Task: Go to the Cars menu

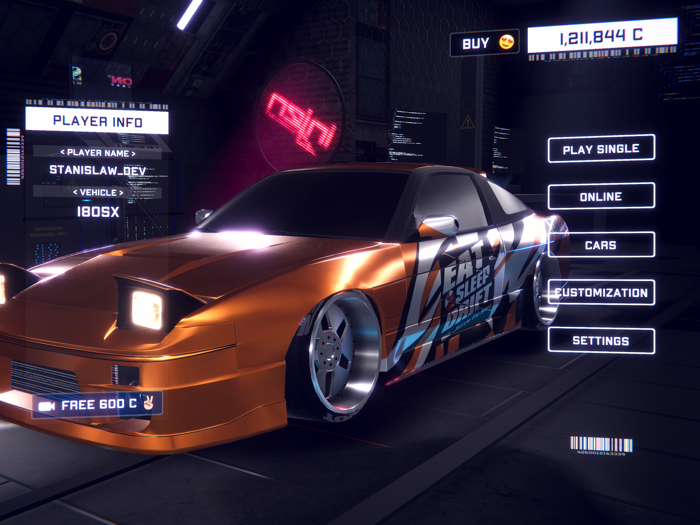Action: coord(601,245)
